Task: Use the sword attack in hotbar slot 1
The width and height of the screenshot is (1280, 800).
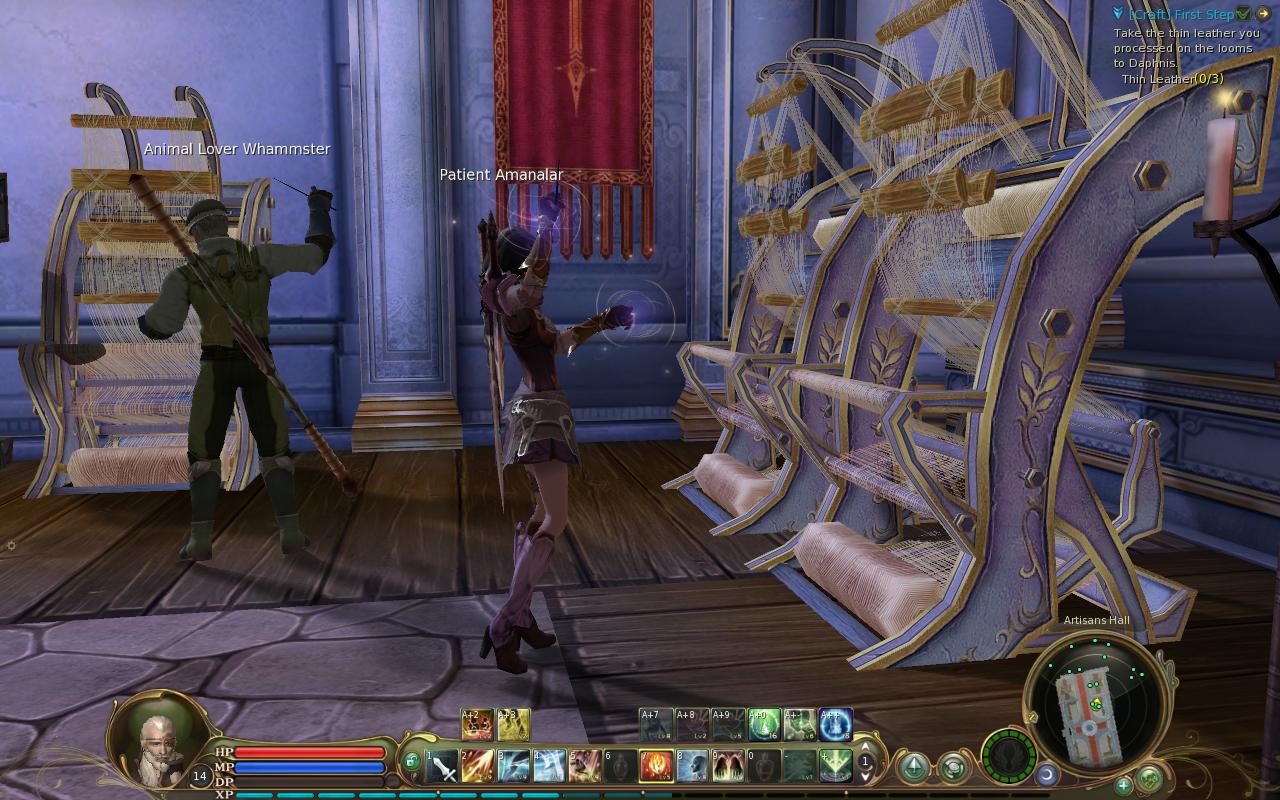Action: [x=442, y=766]
